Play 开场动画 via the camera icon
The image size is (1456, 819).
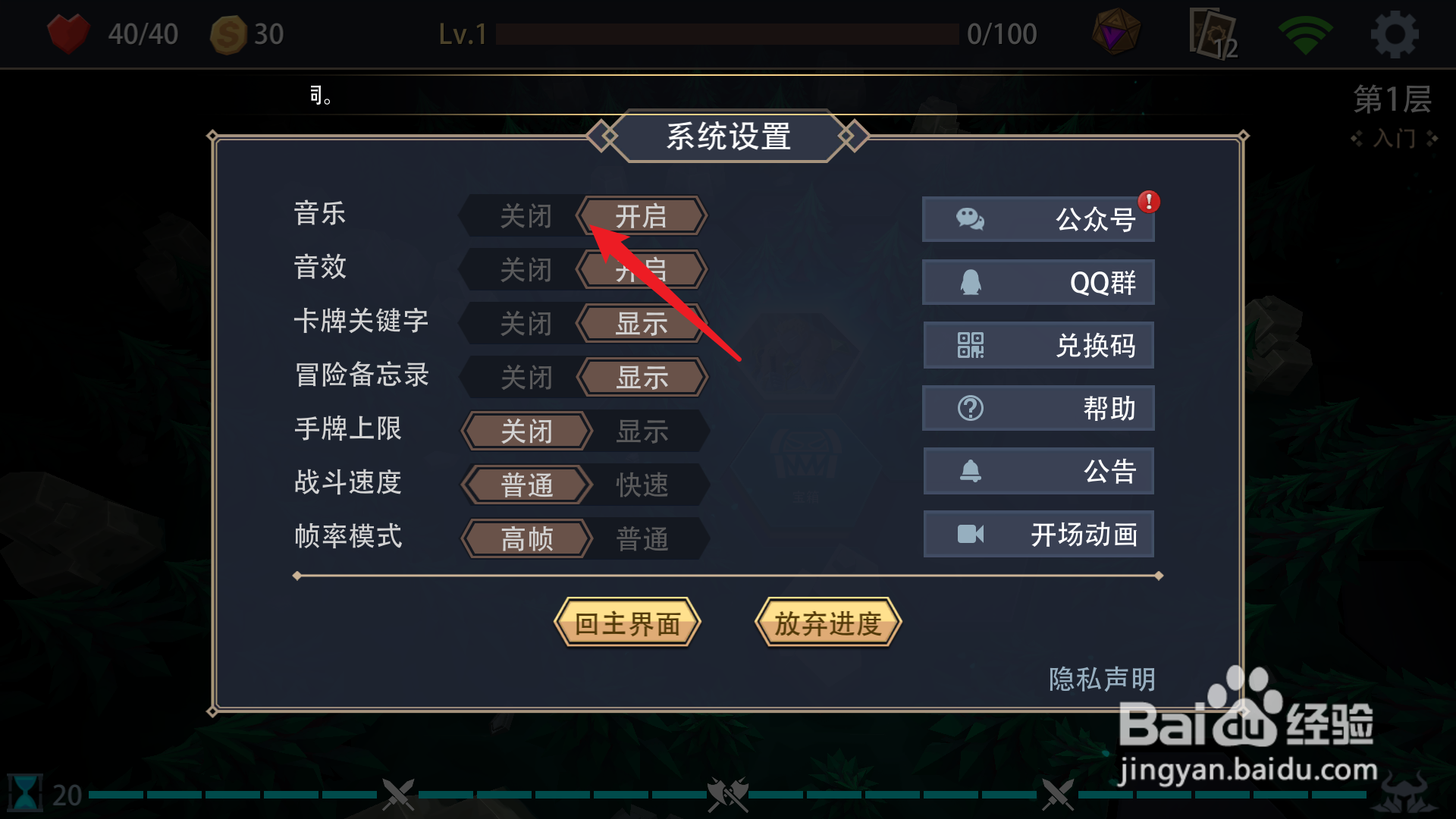pos(971,534)
